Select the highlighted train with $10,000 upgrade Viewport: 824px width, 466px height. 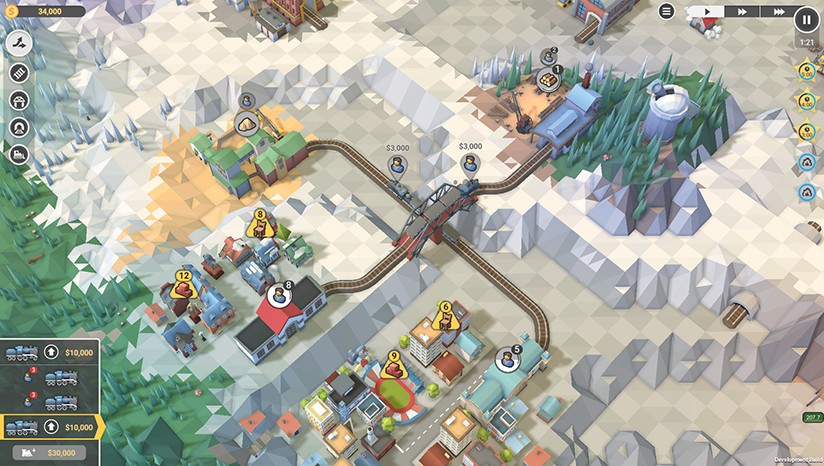(22, 428)
